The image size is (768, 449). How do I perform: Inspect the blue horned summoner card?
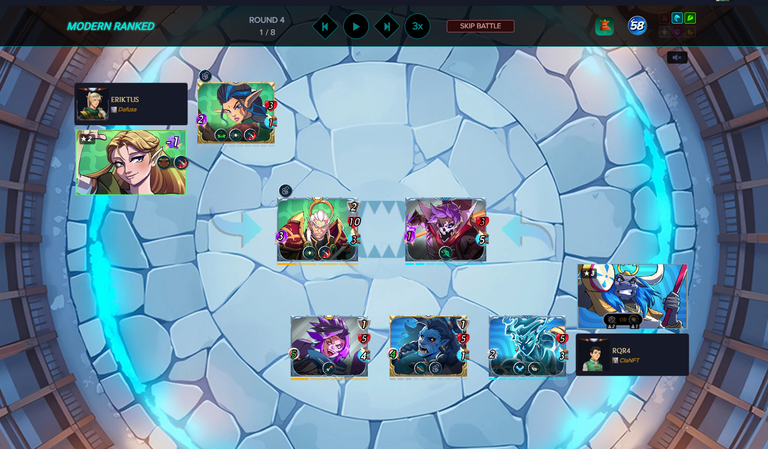click(x=632, y=296)
